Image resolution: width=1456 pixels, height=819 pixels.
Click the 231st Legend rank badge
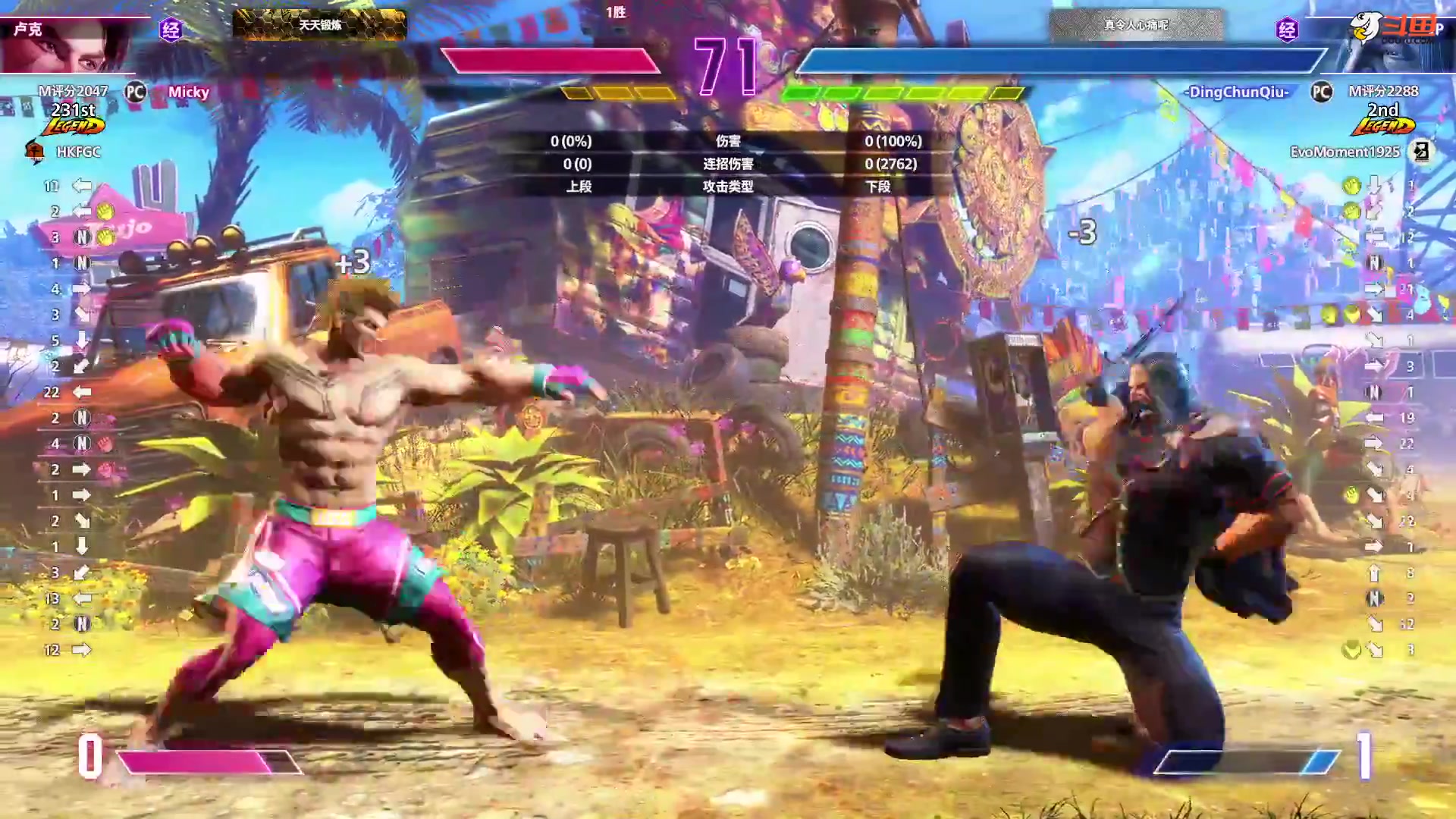[74, 119]
